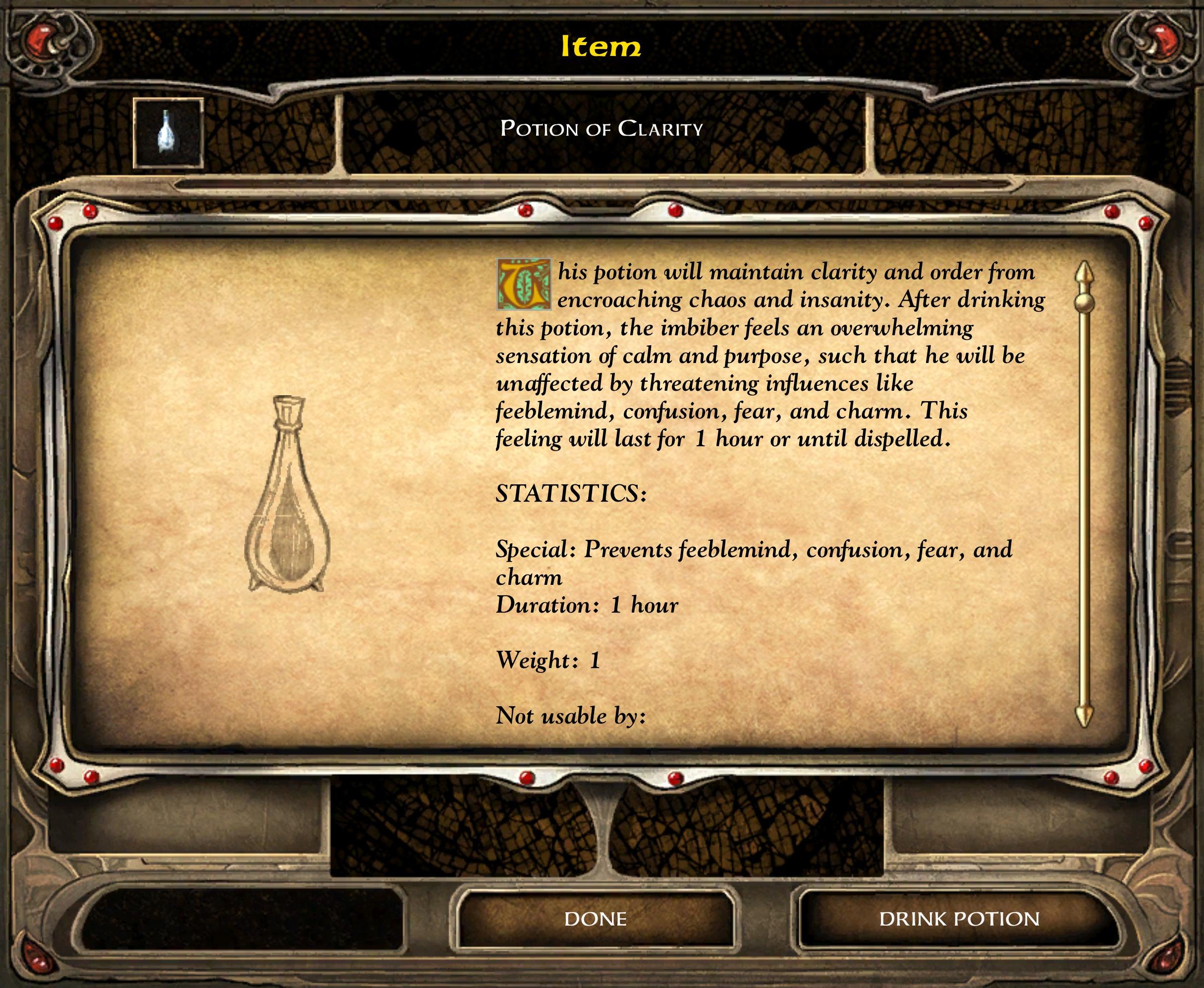Close the item panel with Done
The width and height of the screenshot is (1204, 988).
[596, 919]
